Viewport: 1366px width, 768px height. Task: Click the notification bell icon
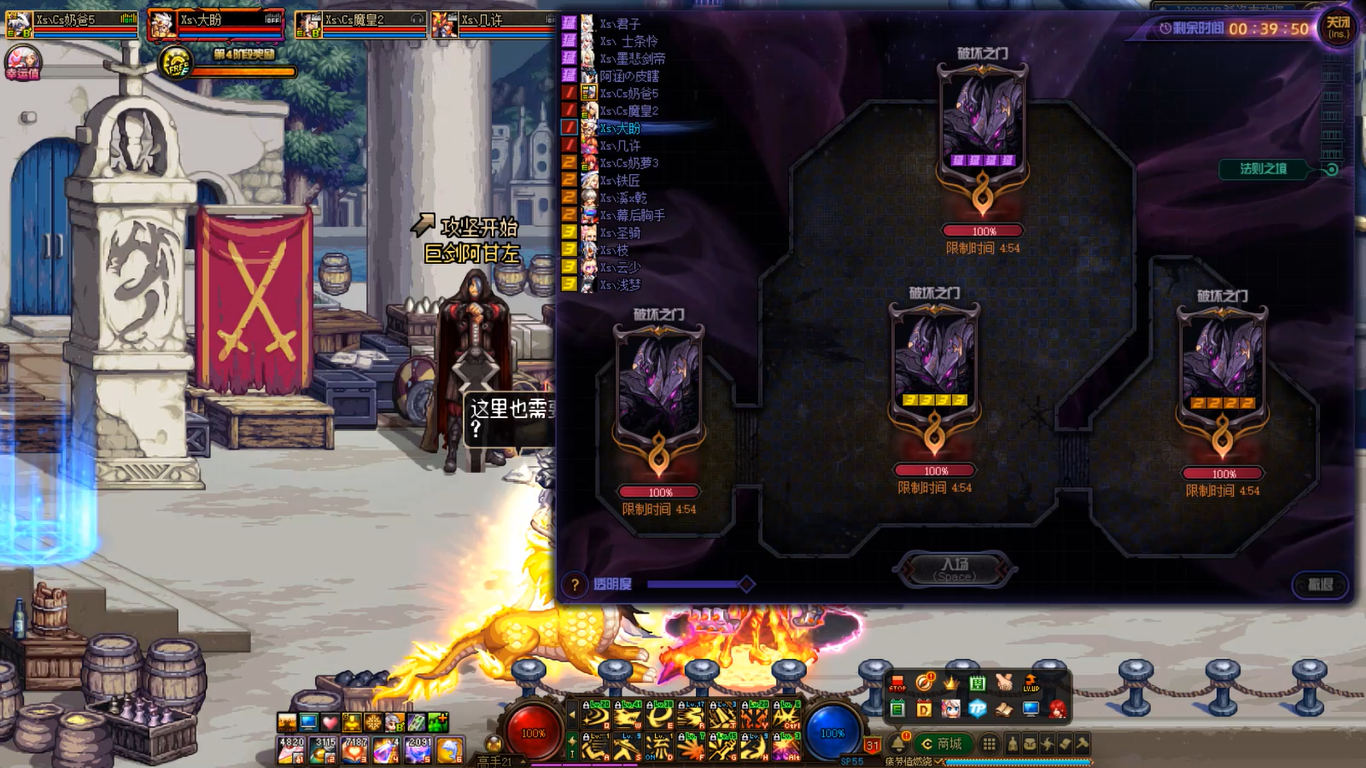[x=898, y=743]
